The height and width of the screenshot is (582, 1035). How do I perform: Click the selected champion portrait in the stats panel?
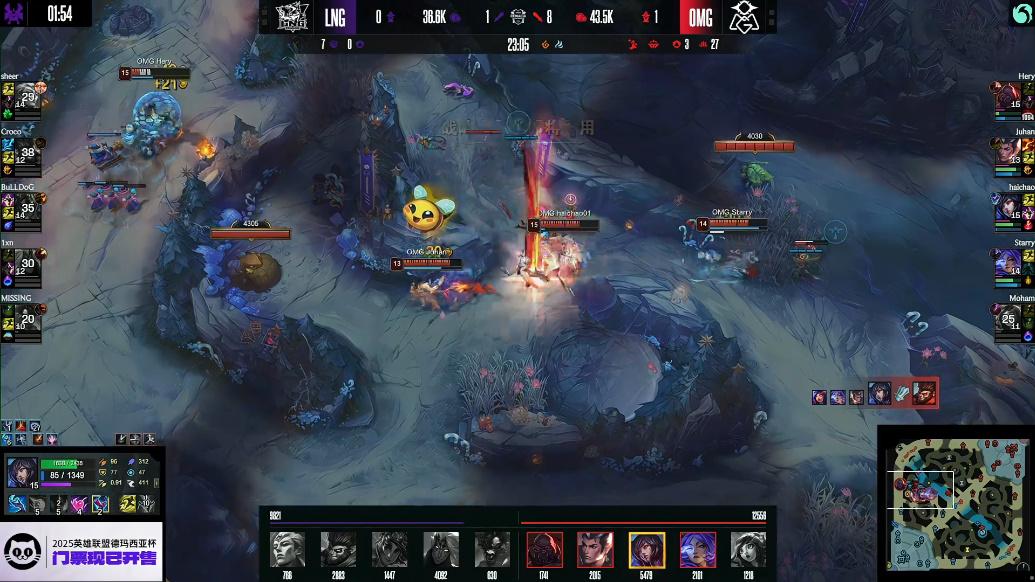pos(22,473)
